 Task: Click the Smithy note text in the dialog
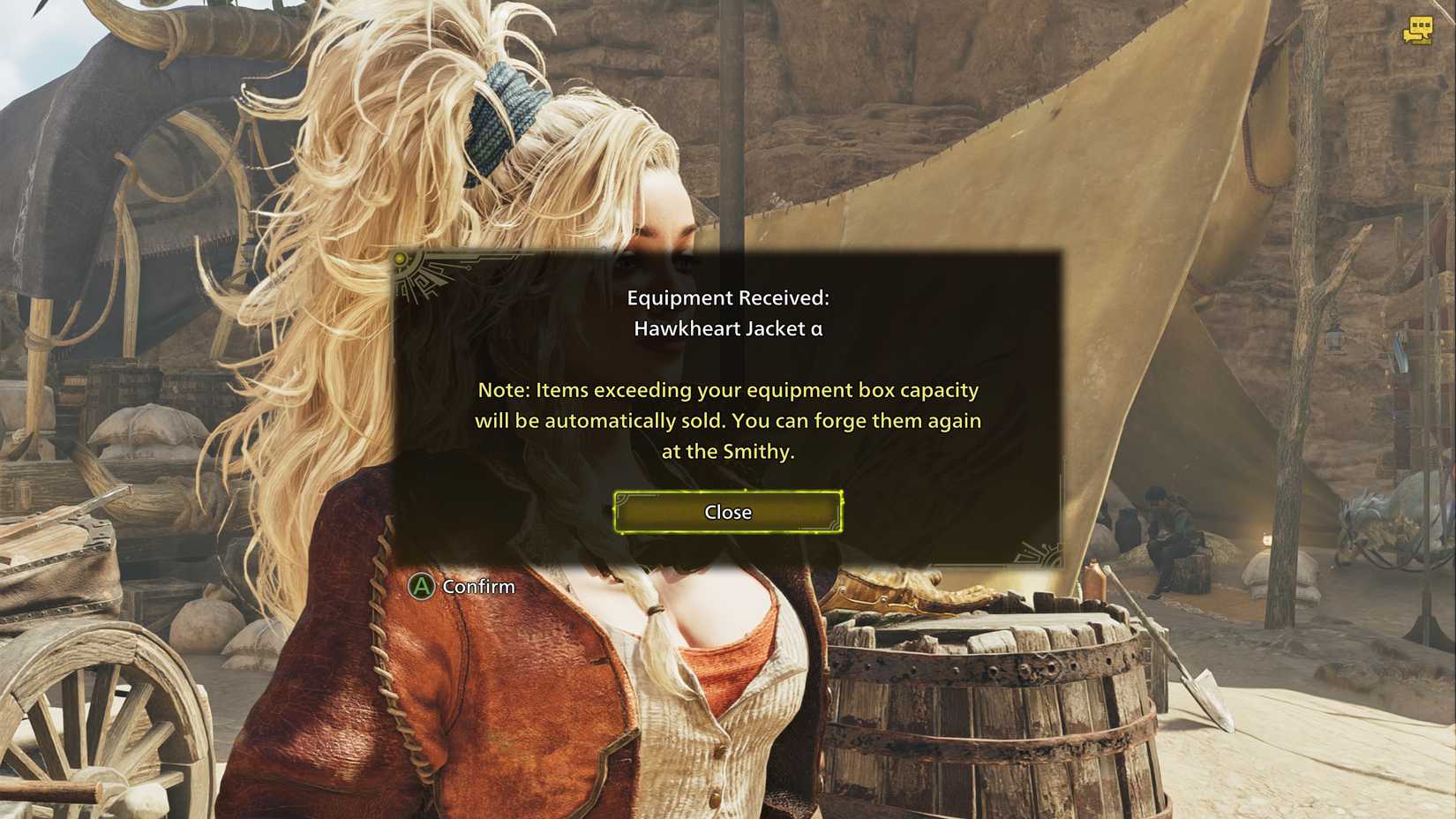[x=728, y=421]
